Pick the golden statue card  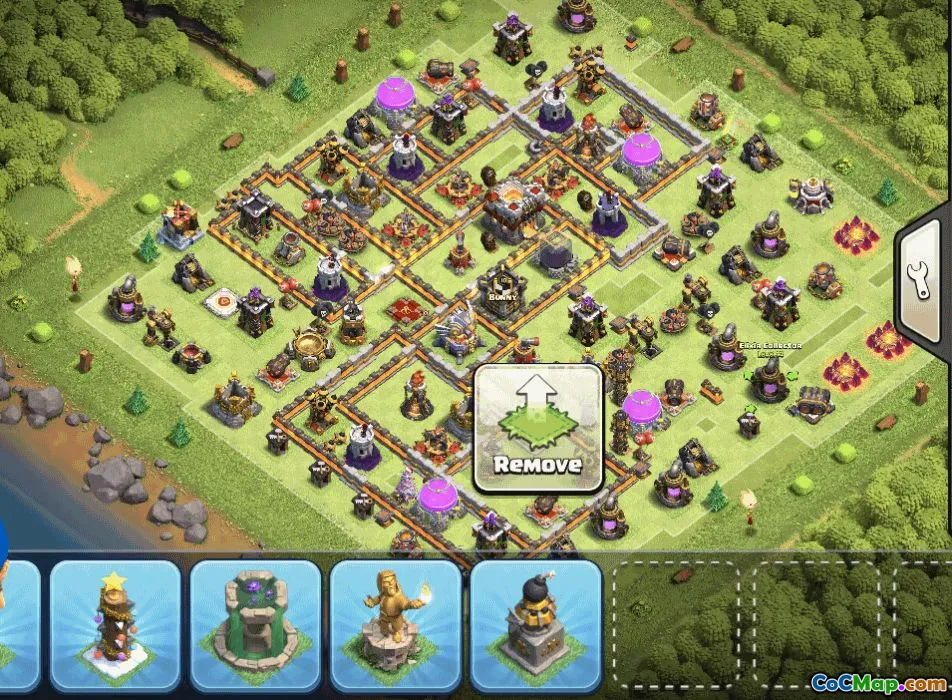click(x=395, y=624)
